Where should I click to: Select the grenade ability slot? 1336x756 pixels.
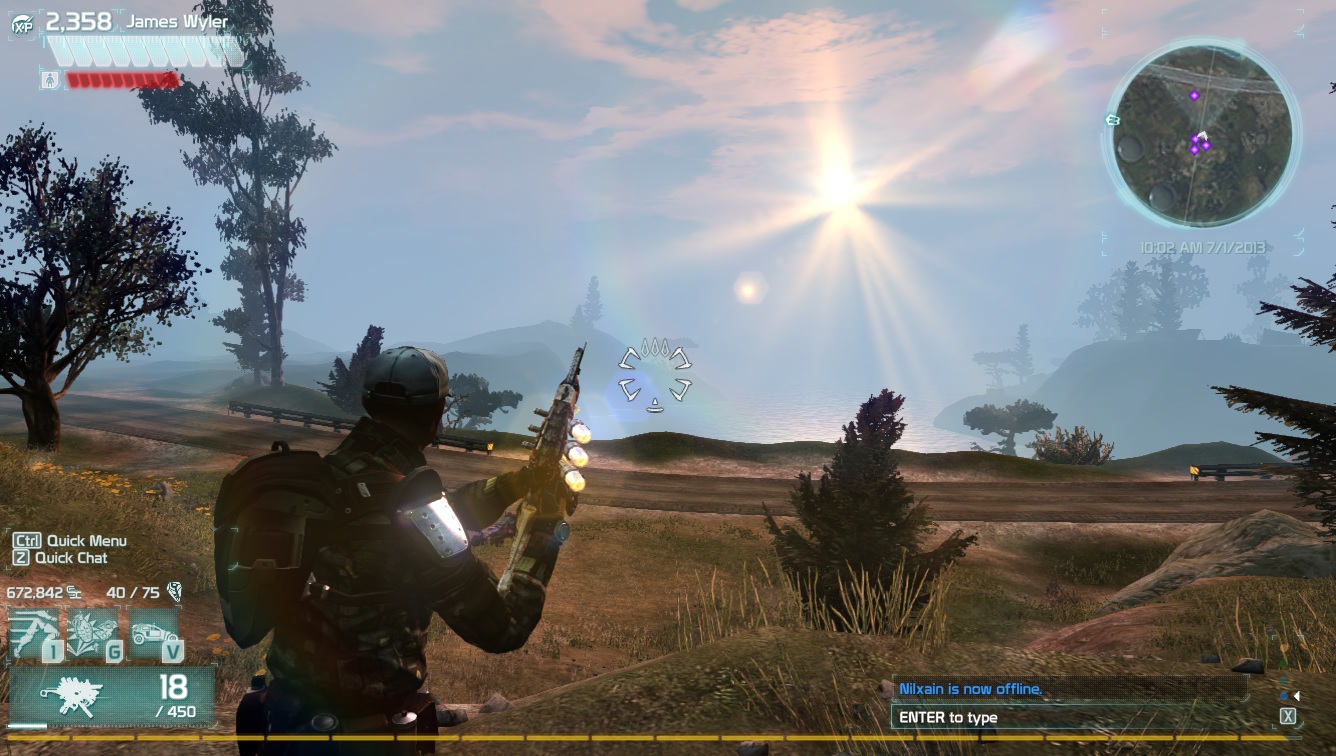[x=93, y=634]
